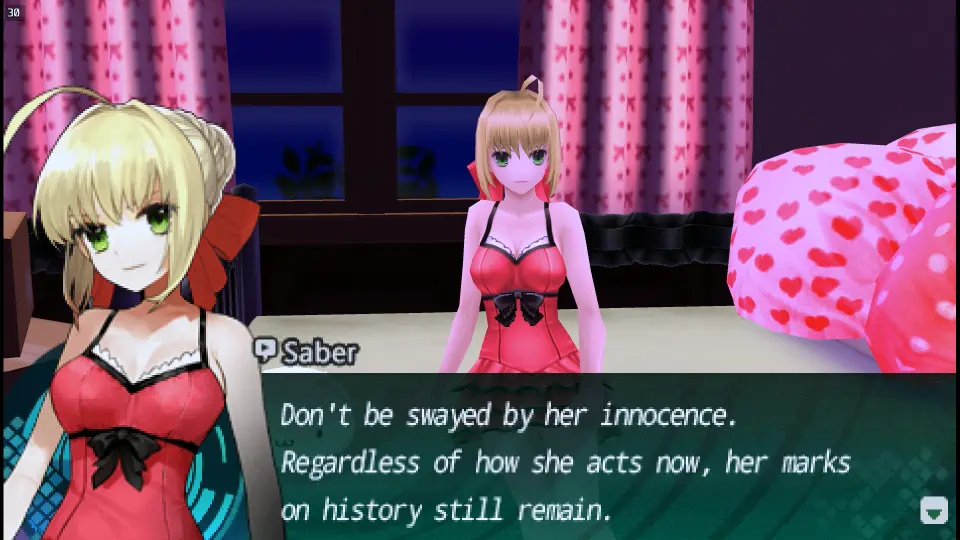The height and width of the screenshot is (540, 960).
Task: Advance dialogue with the down-arrow indicator
Action: point(933,510)
